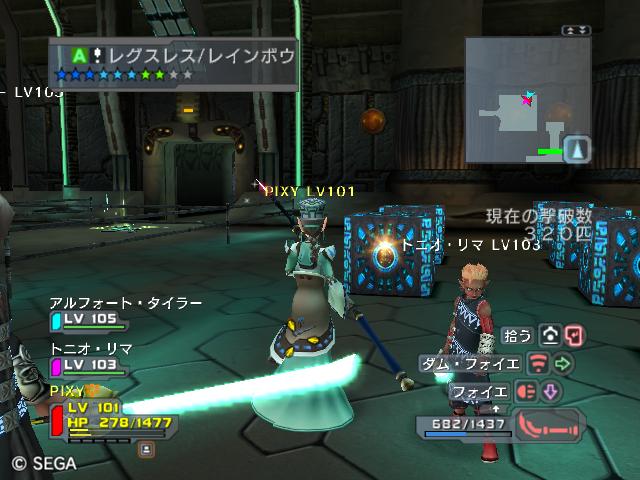Cast the フォイエ technique
Image resolution: width=640 pixels, height=480 pixels.
tap(482, 391)
